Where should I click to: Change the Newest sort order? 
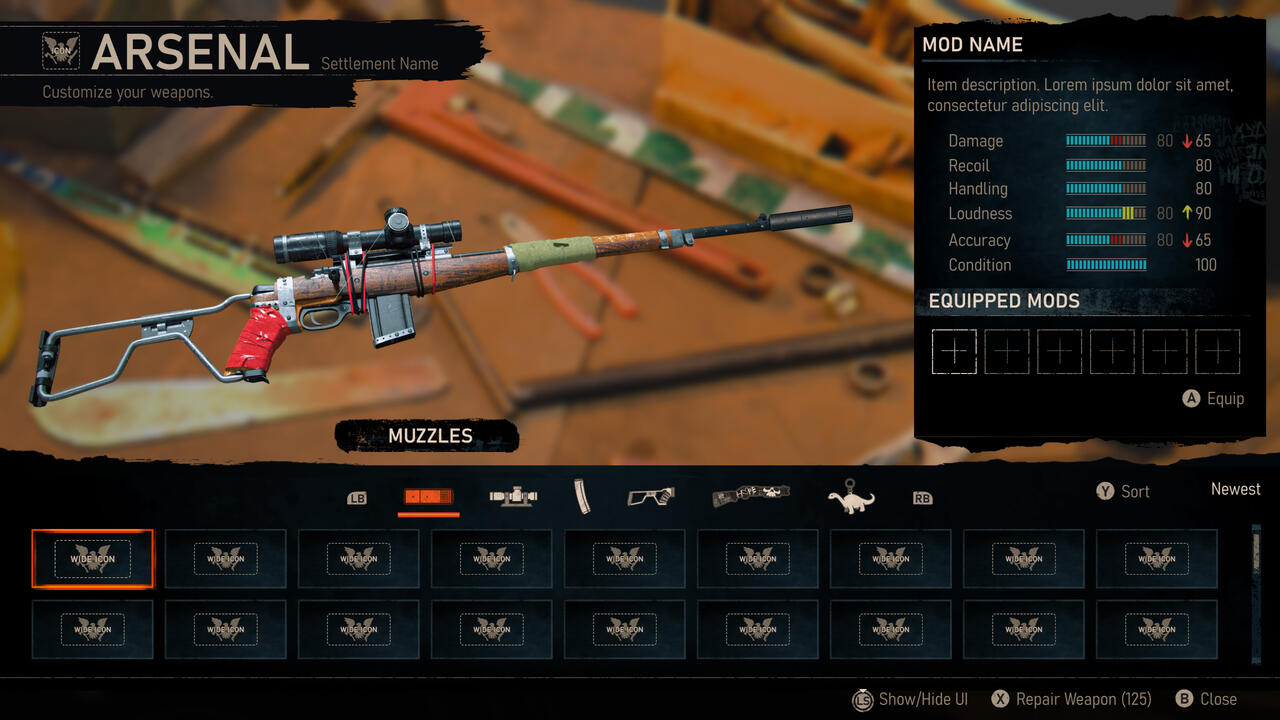[1235, 489]
